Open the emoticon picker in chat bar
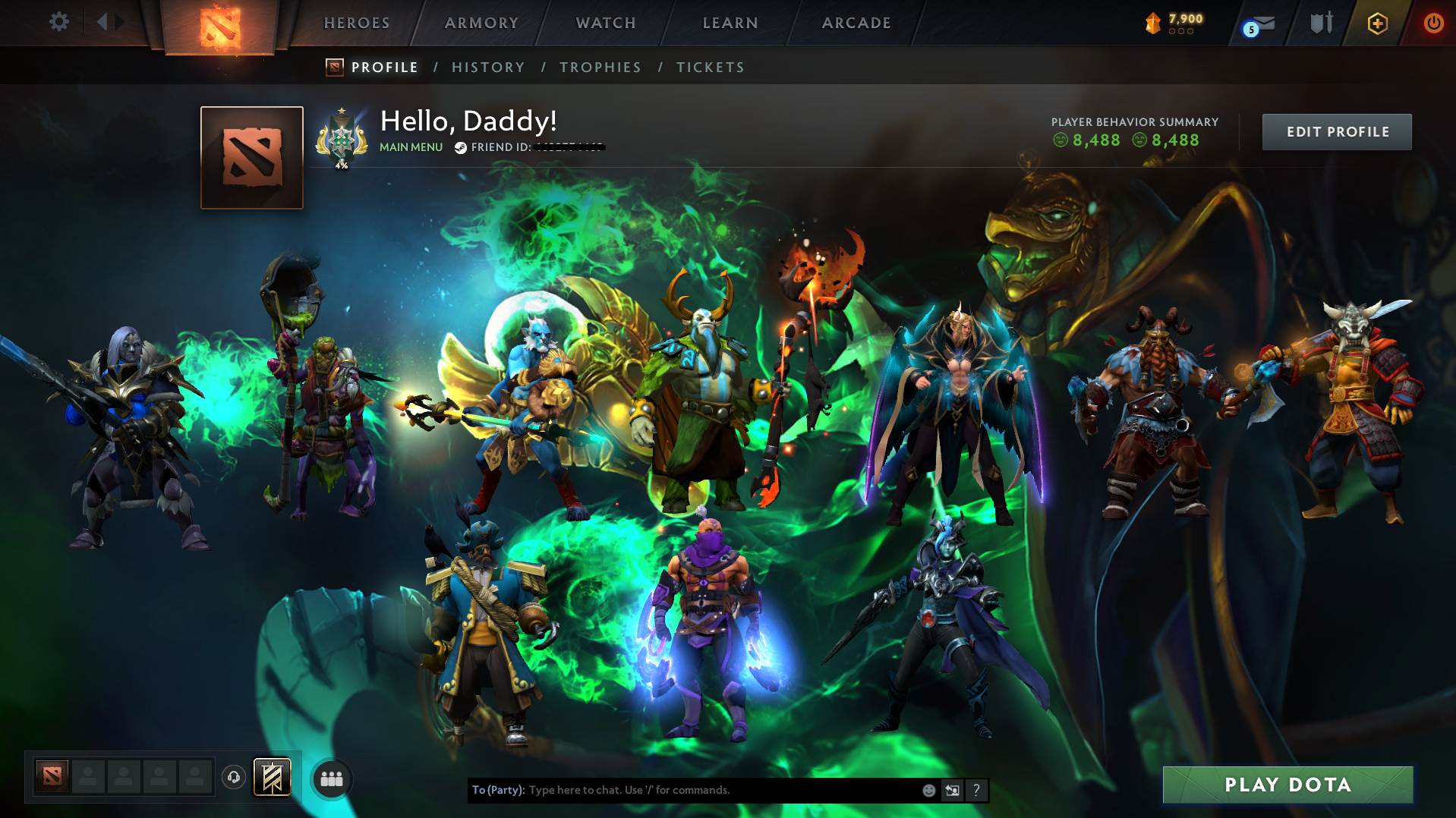 point(928,790)
